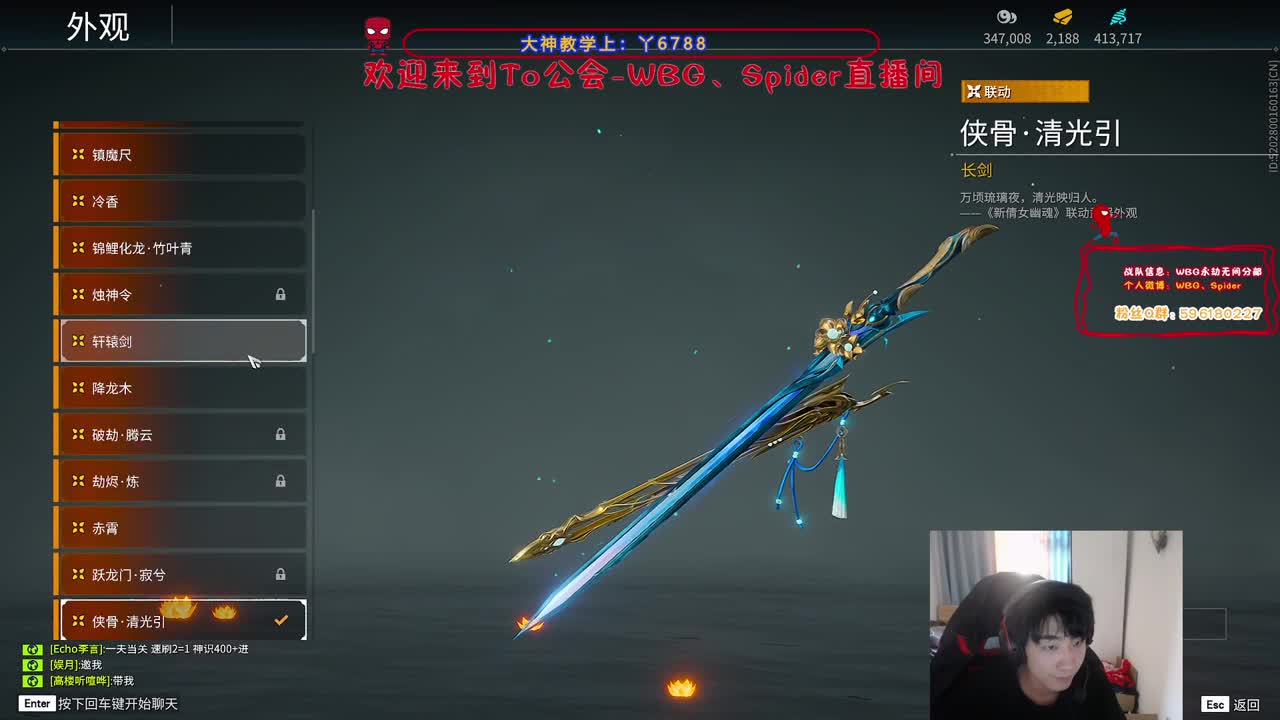Click the gold ingot currency icon
Image resolution: width=1280 pixels, height=720 pixels.
[1062, 16]
